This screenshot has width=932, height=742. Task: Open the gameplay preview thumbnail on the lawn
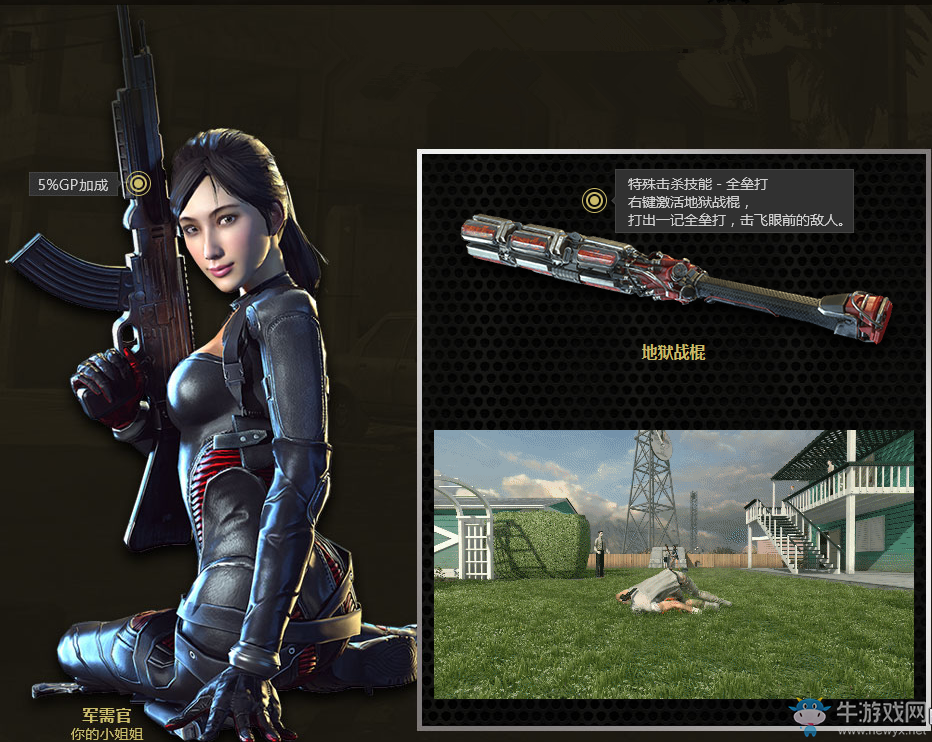(x=673, y=564)
